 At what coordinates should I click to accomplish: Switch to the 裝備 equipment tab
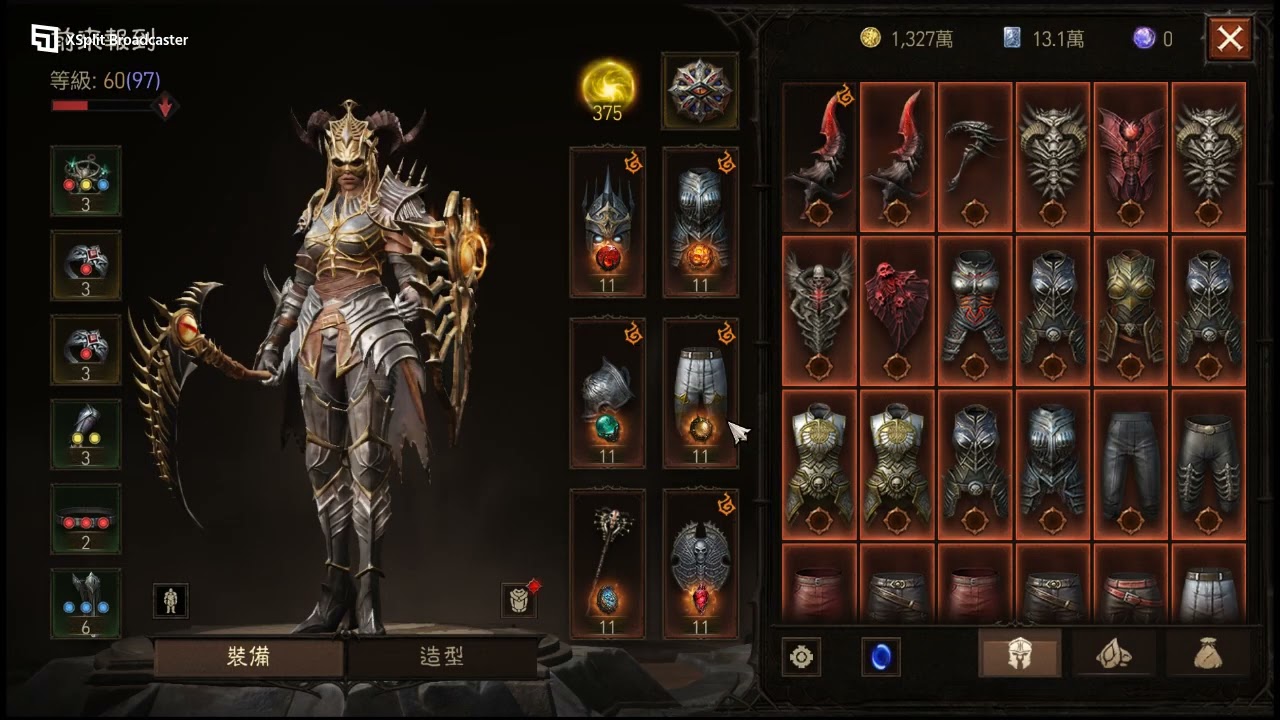coord(249,657)
